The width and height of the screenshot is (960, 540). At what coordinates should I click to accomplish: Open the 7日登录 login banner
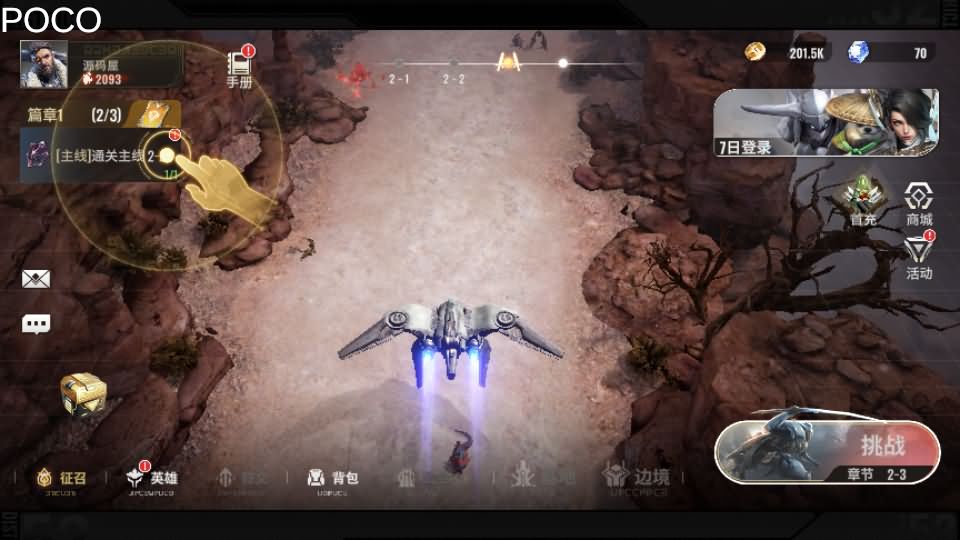(x=826, y=123)
